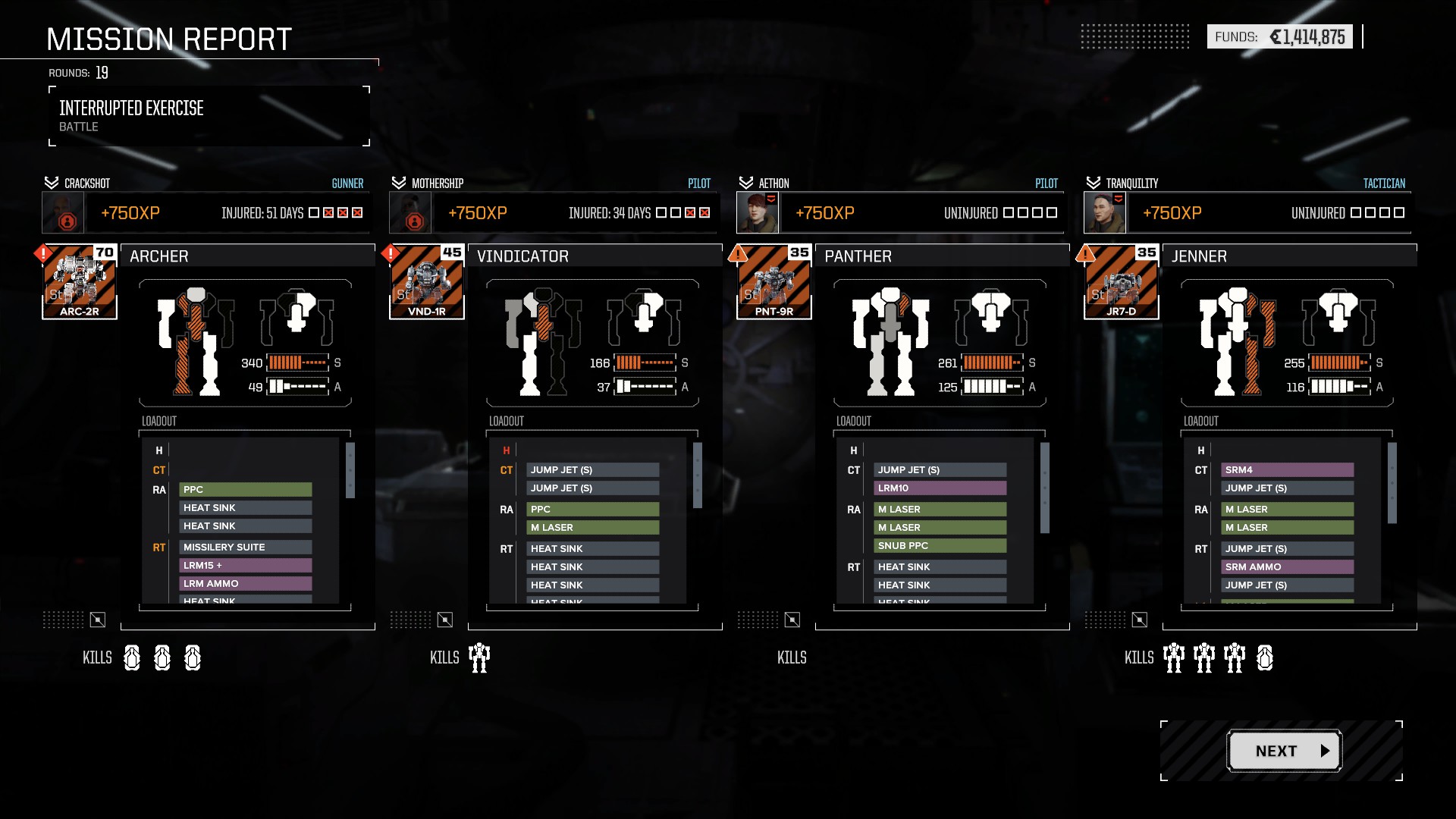
Task: Select the SNUB PPC in Panther loadout
Action: coord(940,546)
